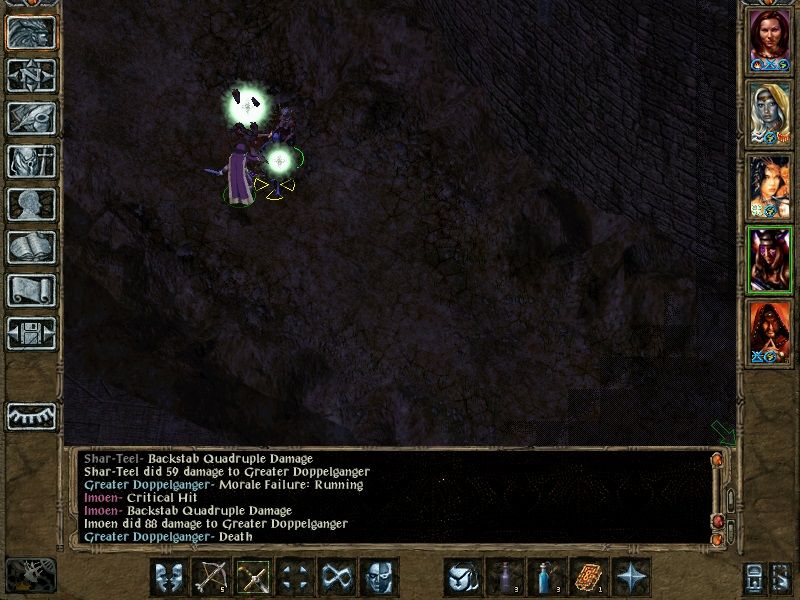Screen dimensions: 800x600
Task: Open the inventory screen
Action: pos(31,162)
